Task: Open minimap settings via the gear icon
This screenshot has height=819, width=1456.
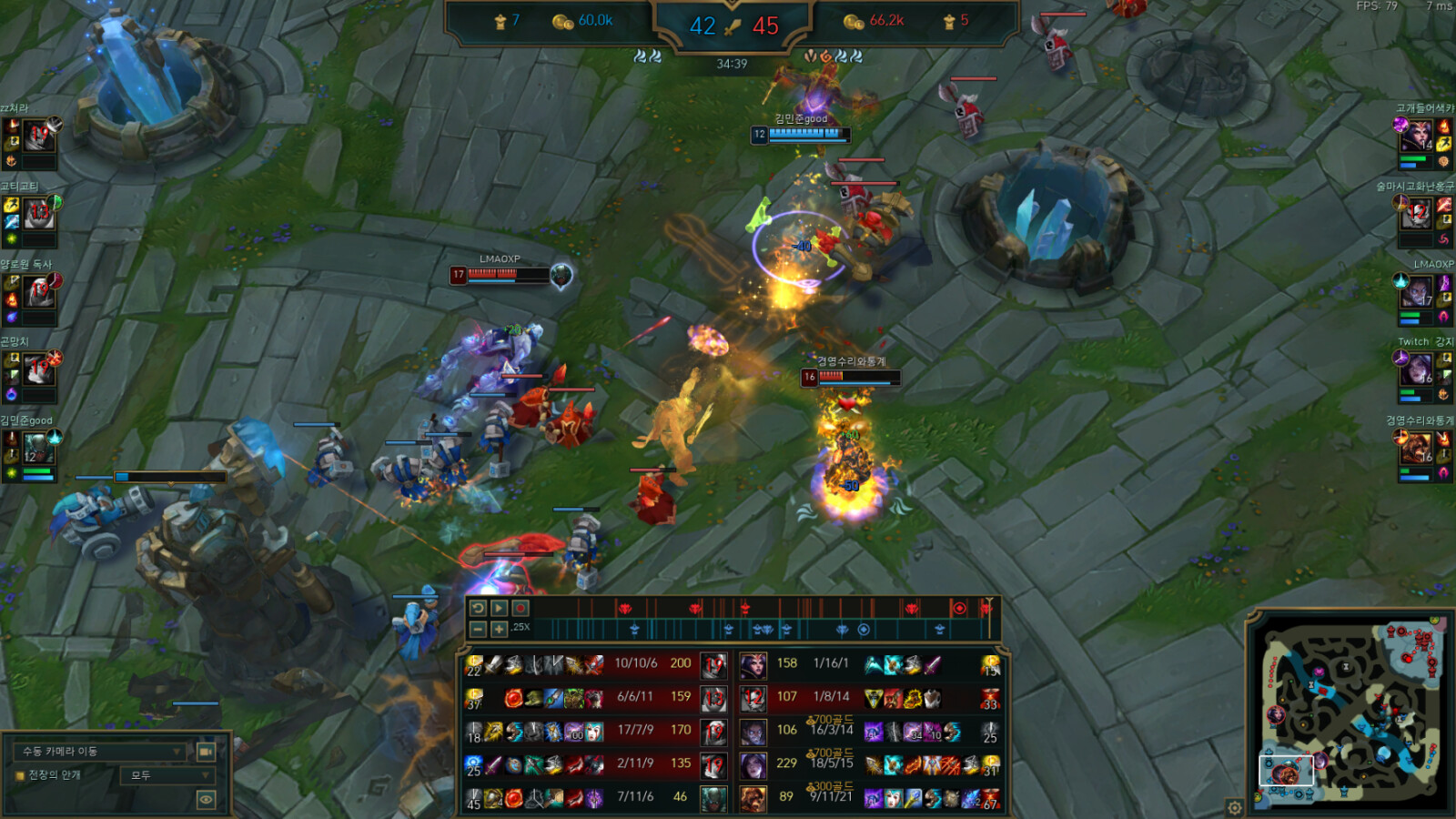Action: 1234,807
